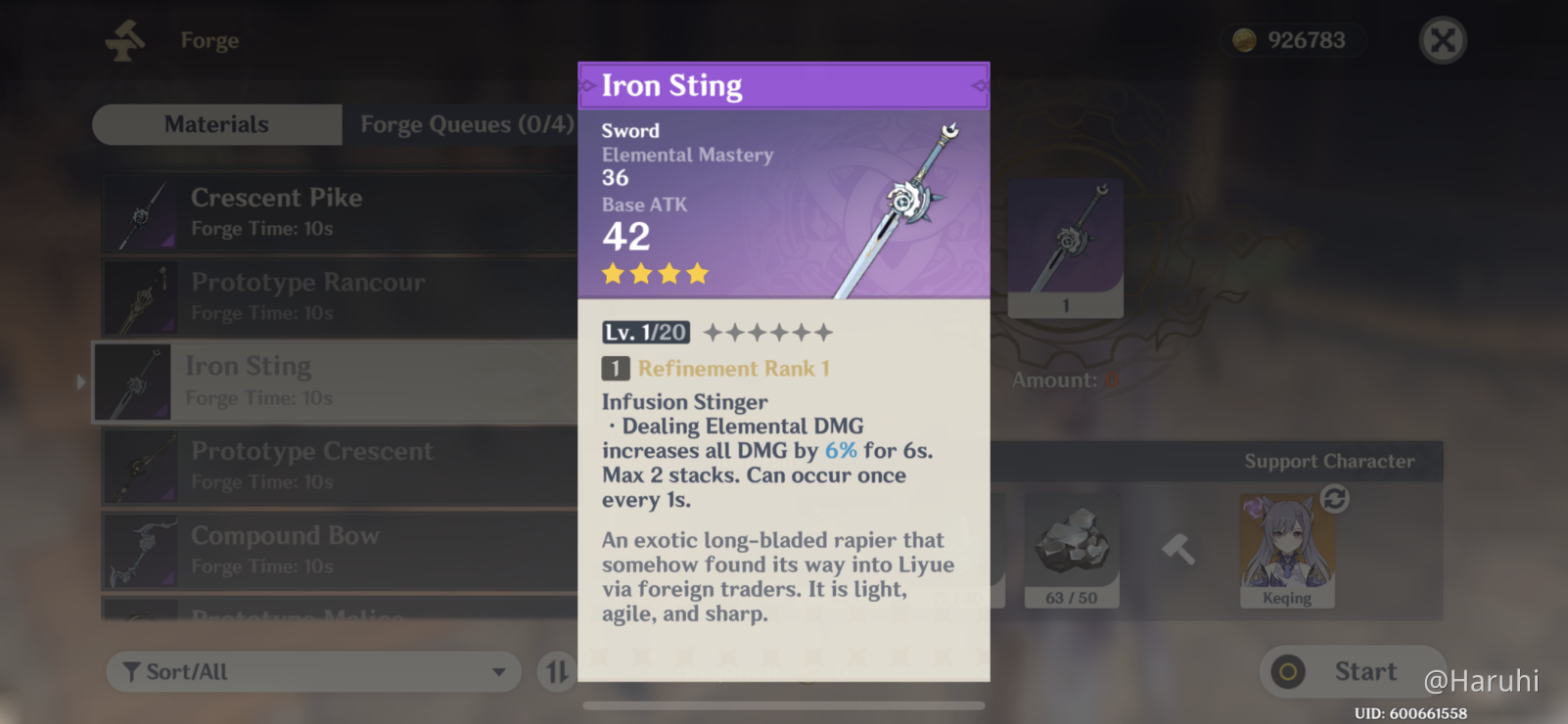Select the Compound Bow weapon icon

[x=142, y=551]
